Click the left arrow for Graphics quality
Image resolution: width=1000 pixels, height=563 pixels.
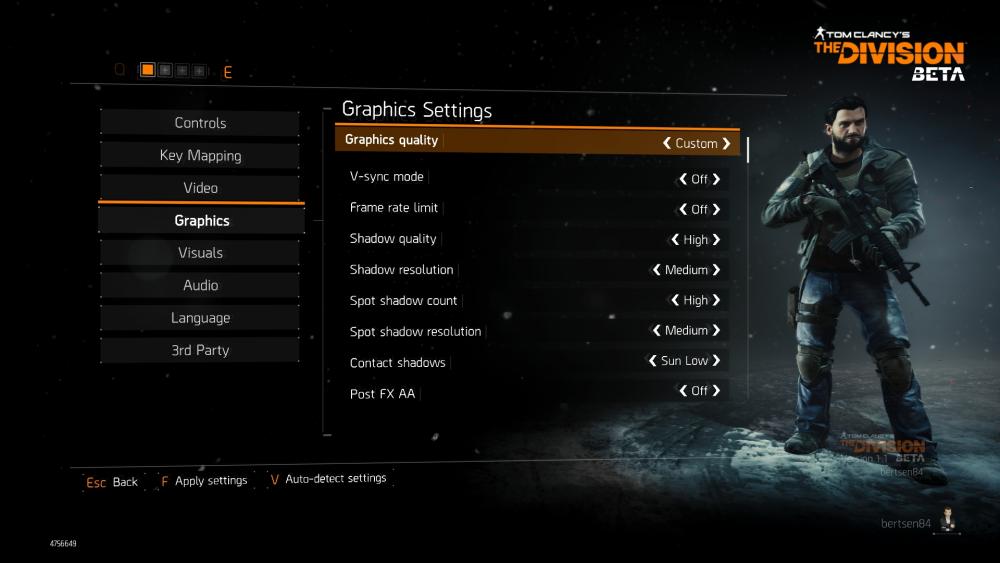click(x=666, y=143)
